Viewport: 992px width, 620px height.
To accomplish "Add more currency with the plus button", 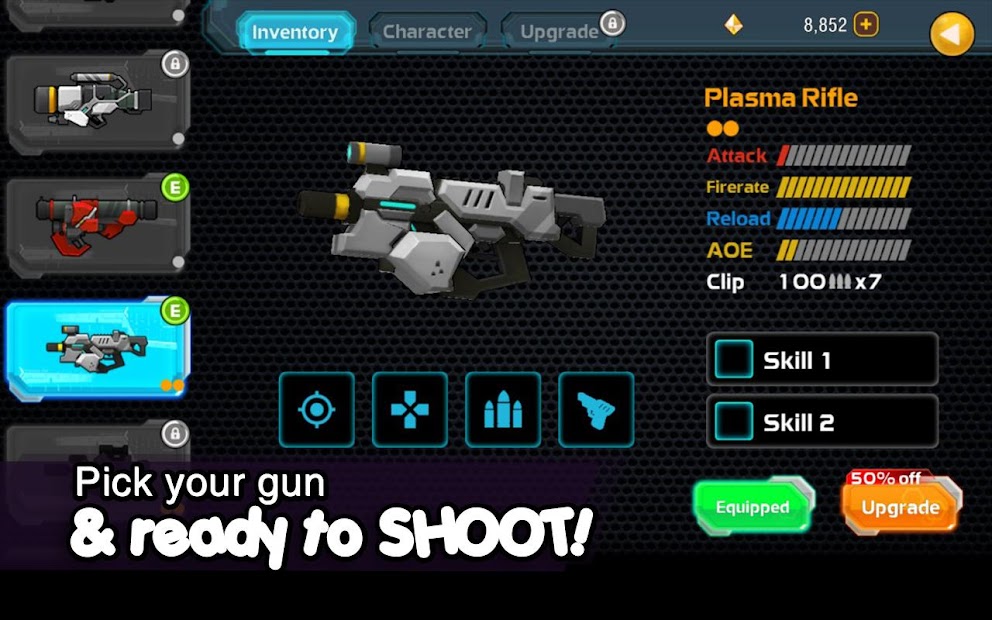I will pyautogui.click(x=866, y=25).
